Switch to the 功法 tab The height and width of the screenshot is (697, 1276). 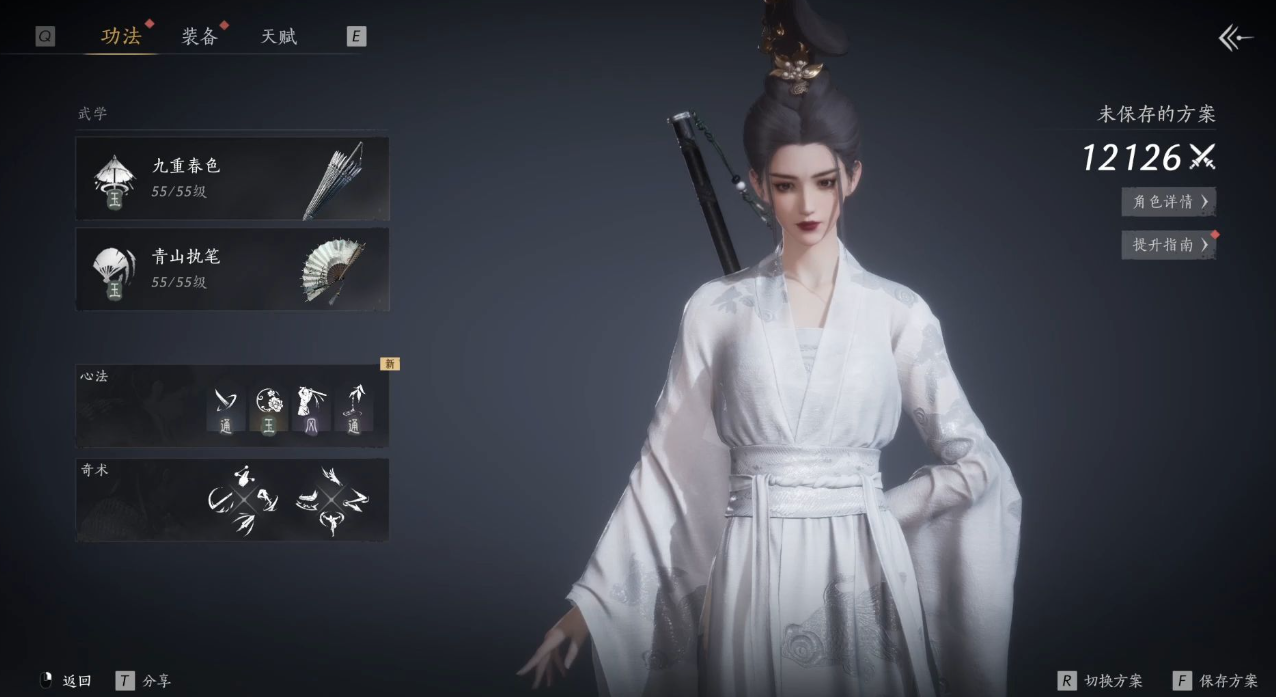(121, 37)
